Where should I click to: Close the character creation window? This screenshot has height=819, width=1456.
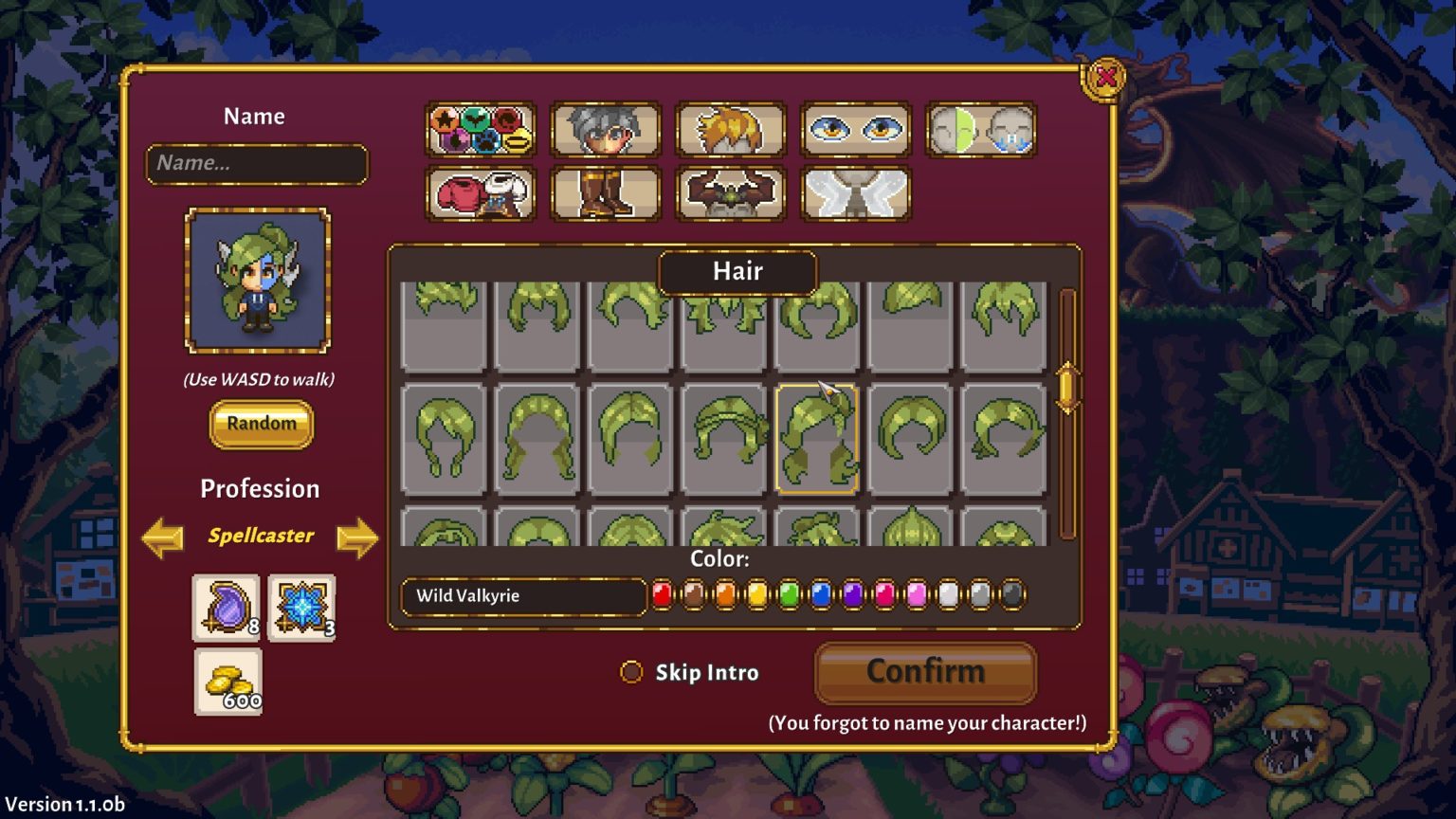(x=1105, y=78)
